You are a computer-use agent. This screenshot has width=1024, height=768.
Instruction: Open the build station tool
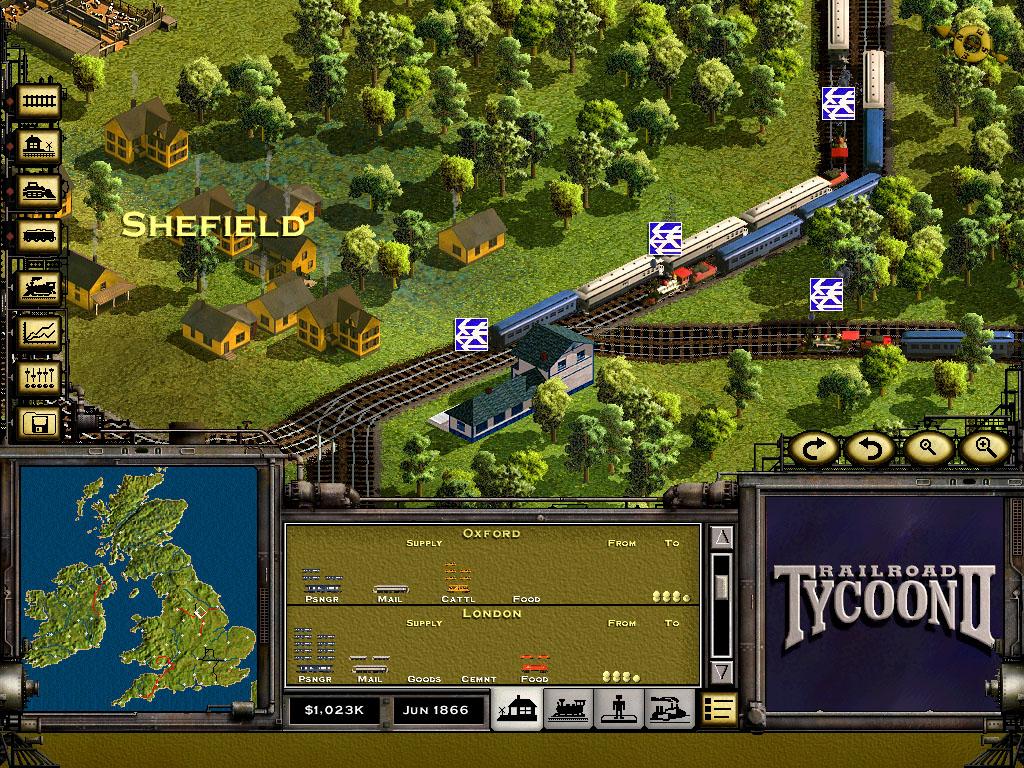tap(40, 147)
